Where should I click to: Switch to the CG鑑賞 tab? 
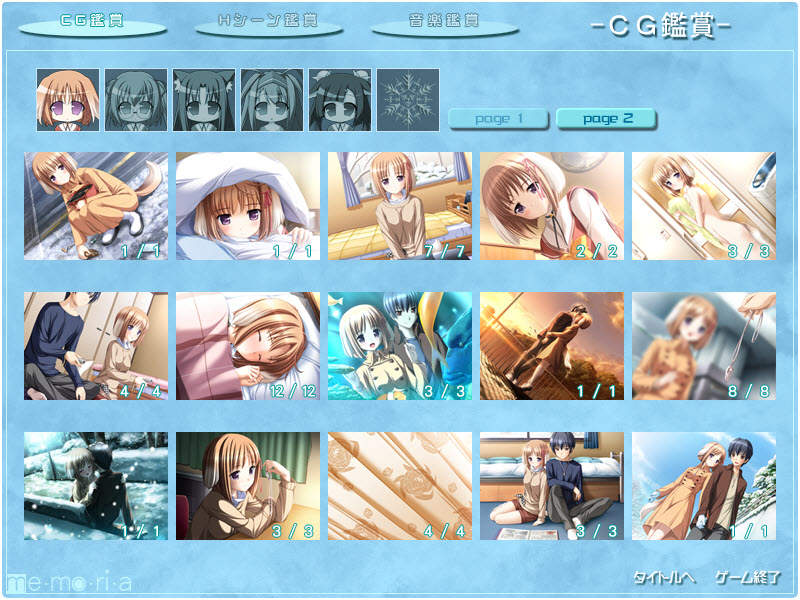(92, 22)
